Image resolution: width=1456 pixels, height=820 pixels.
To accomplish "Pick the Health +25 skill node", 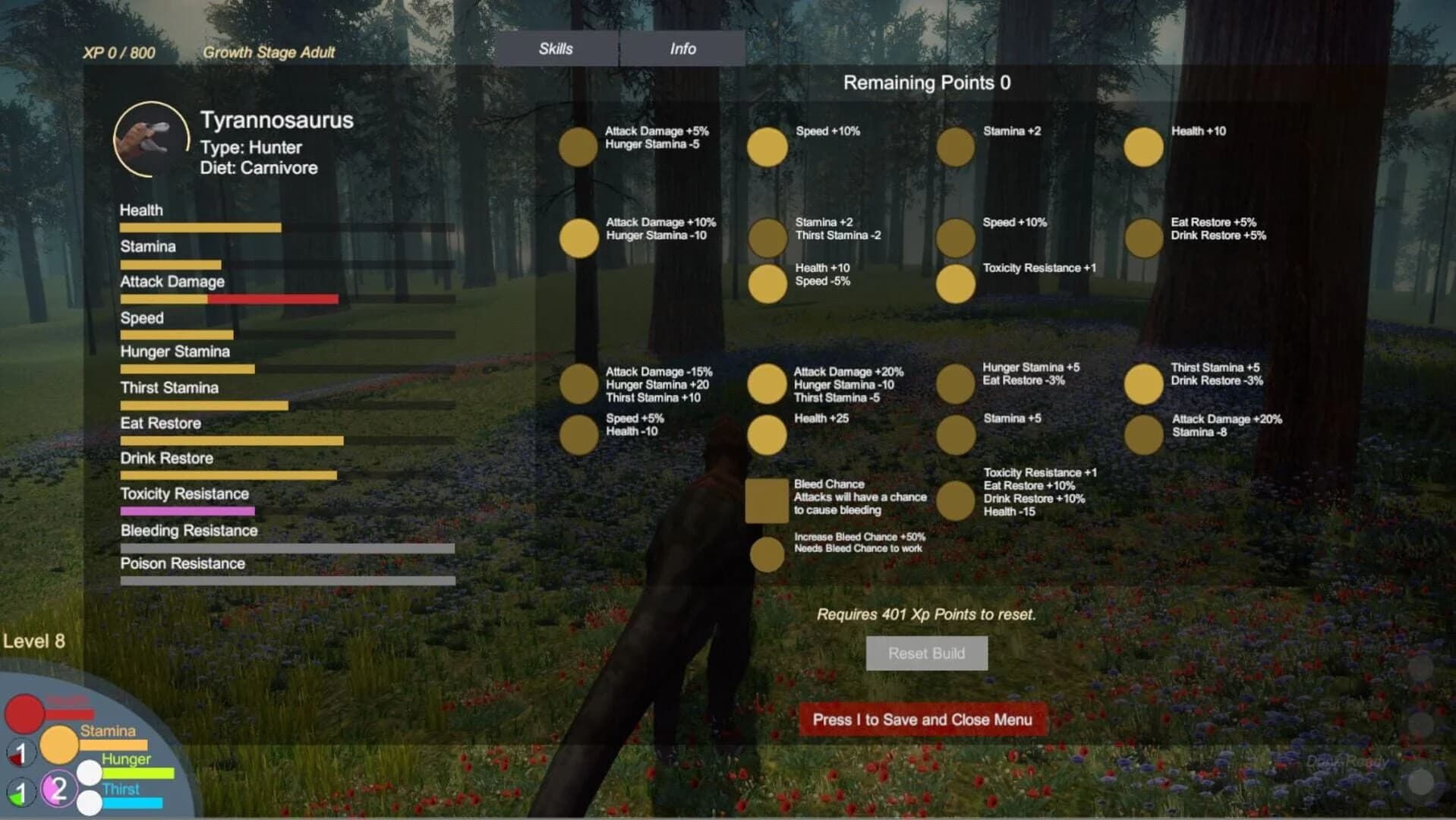I will (767, 434).
